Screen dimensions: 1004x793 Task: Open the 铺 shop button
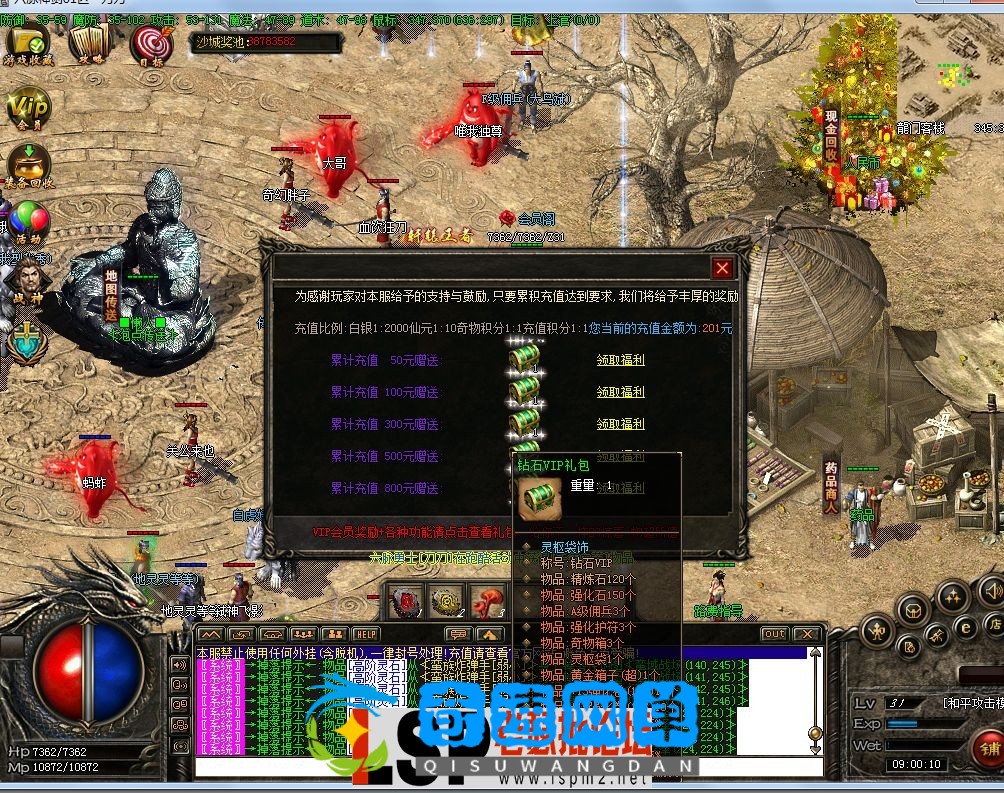(988, 747)
